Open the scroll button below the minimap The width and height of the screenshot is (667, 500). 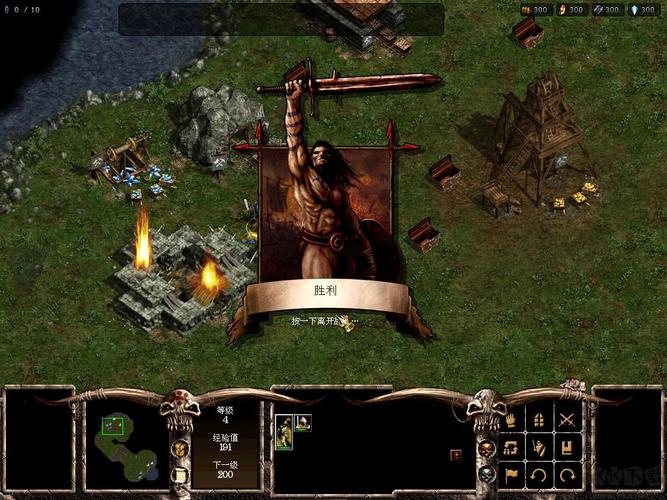(181, 474)
